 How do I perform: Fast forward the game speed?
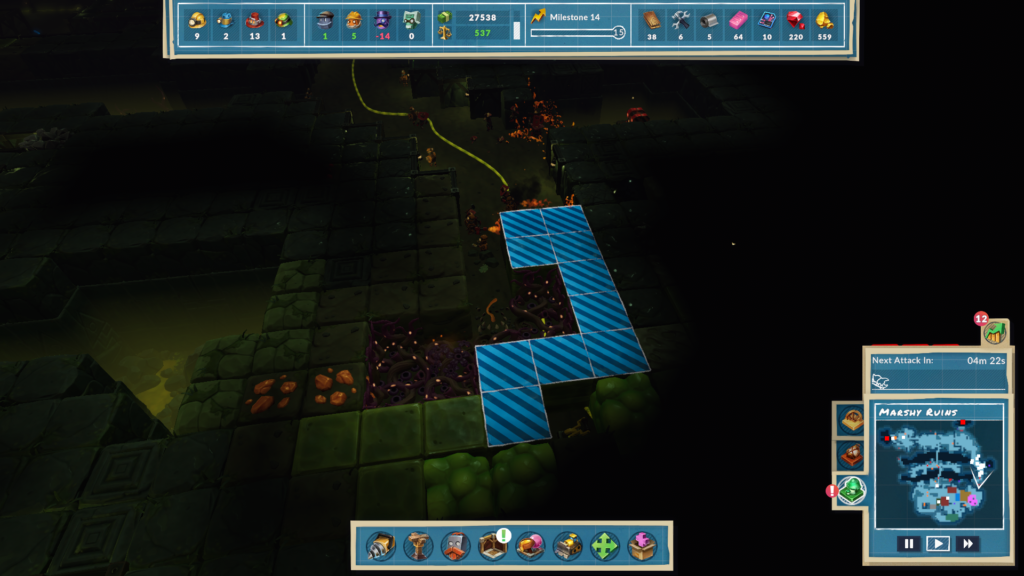[967, 544]
